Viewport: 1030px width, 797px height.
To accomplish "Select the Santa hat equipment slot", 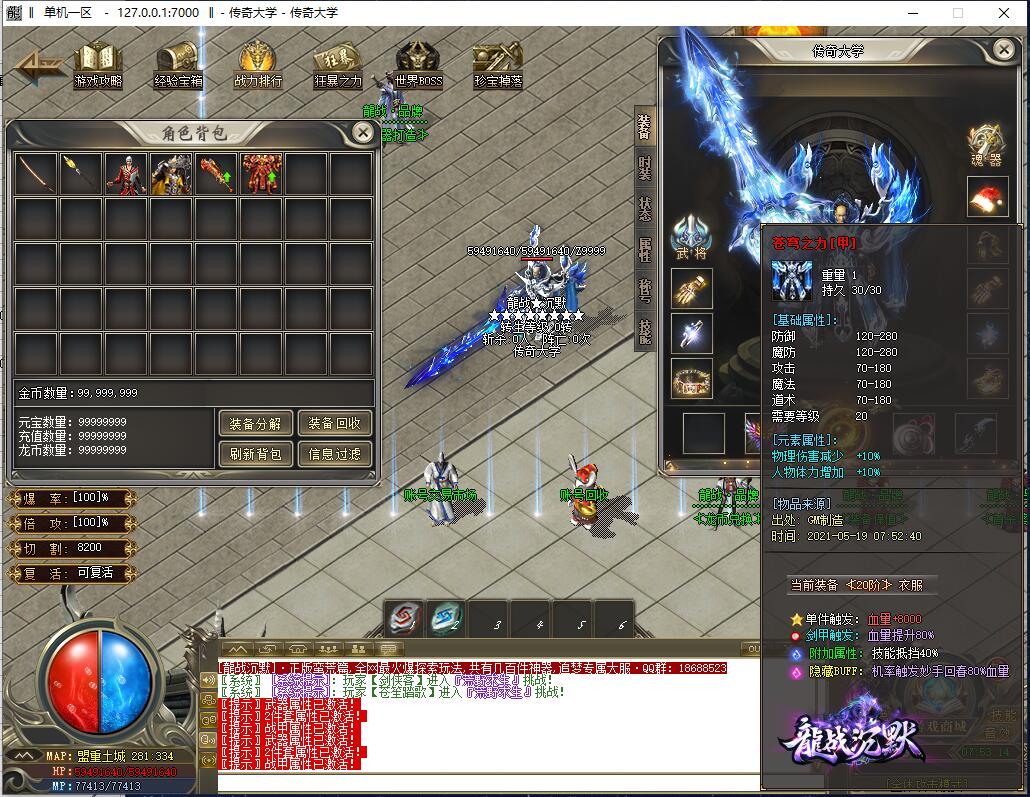I will click(x=987, y=197).
